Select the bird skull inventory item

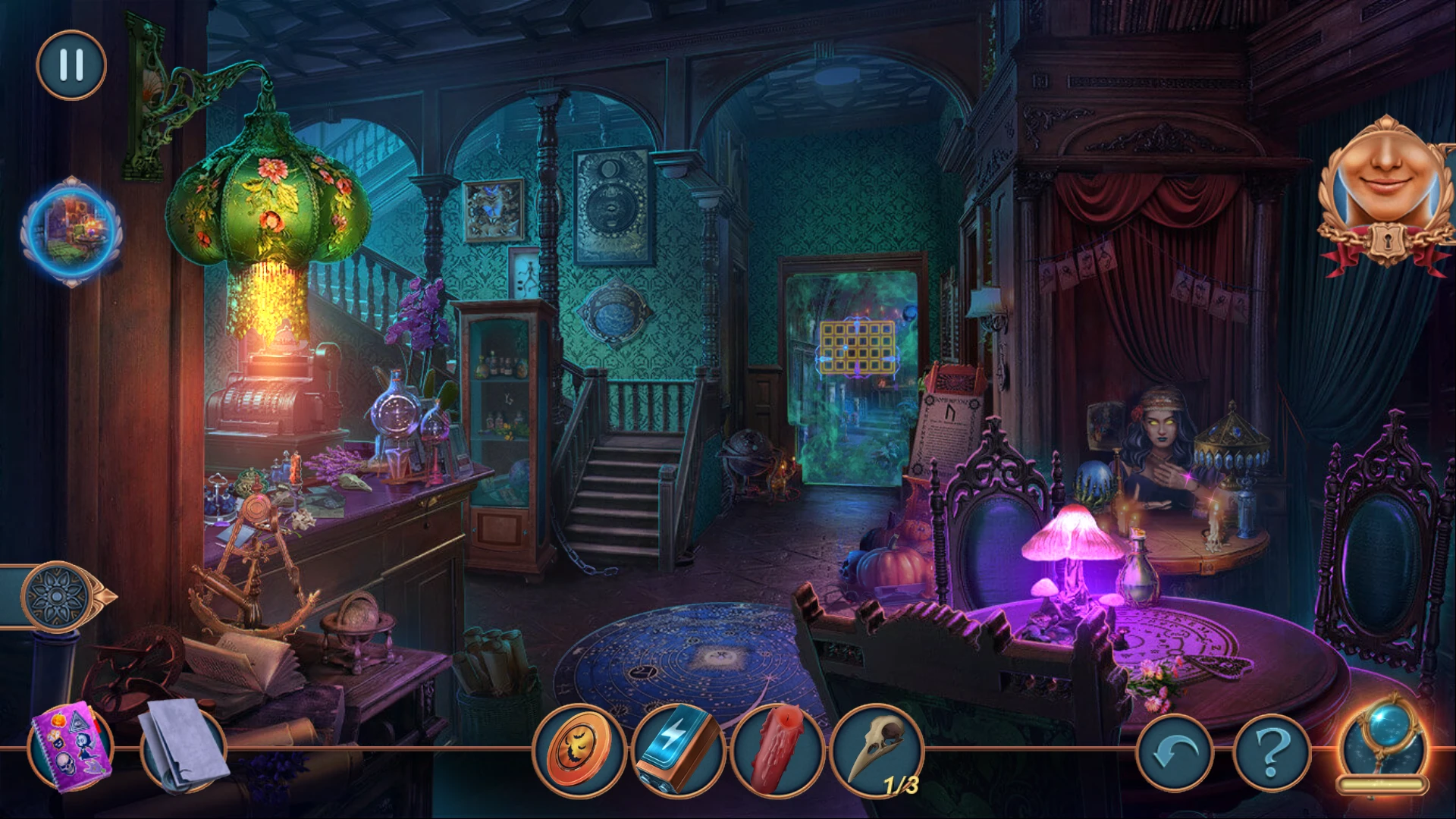pos(877,750)
